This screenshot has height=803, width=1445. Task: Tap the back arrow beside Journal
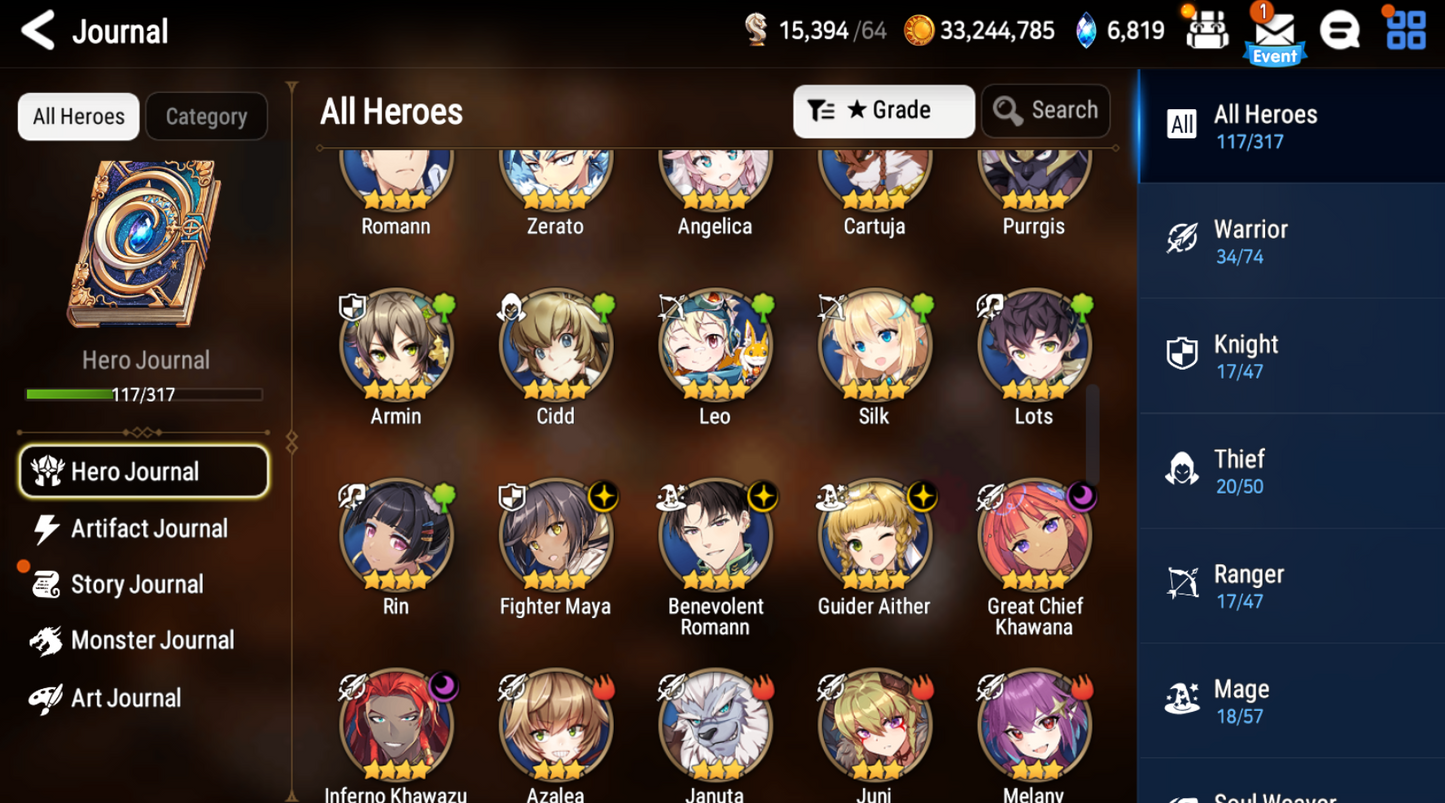point(37,31)
